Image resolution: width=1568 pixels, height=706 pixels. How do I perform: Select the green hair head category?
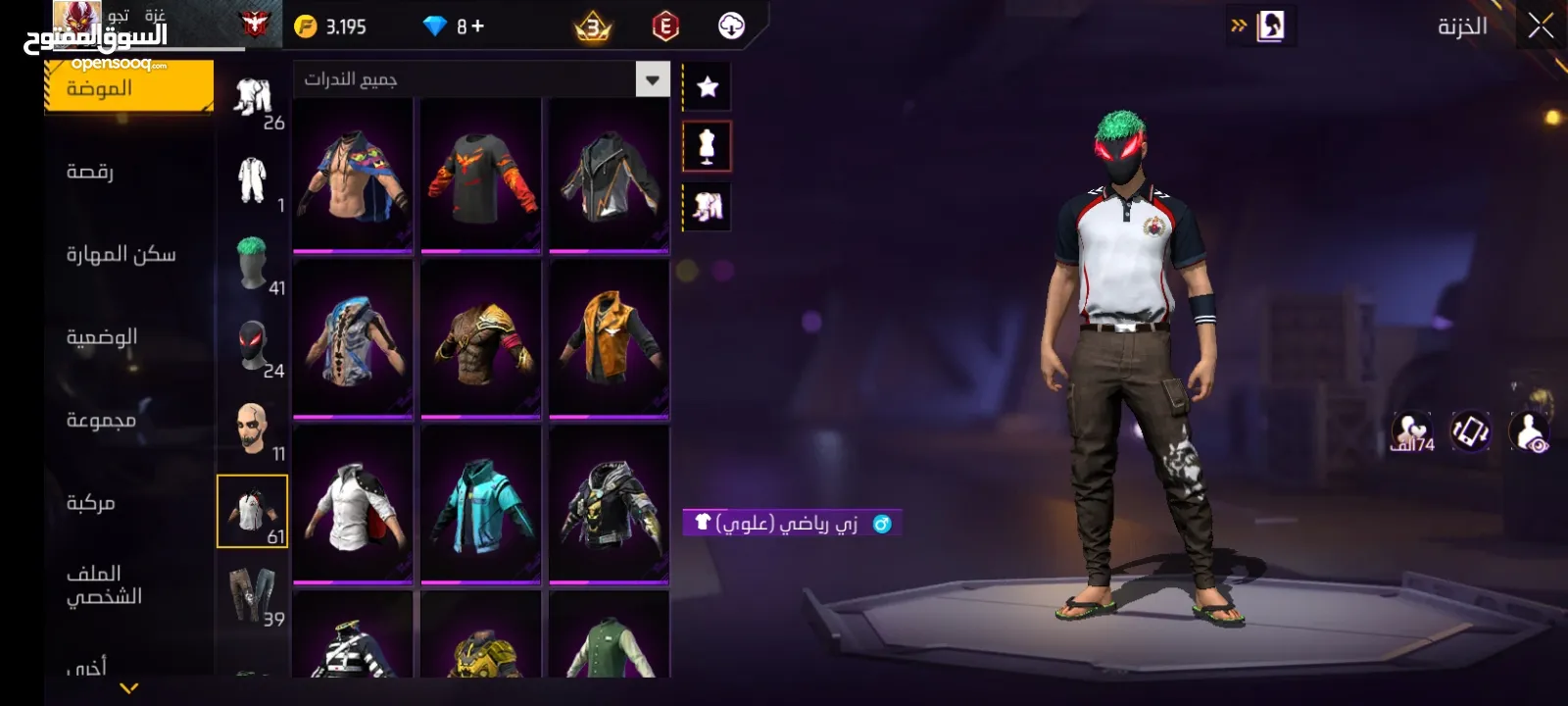tap(253, 263)
